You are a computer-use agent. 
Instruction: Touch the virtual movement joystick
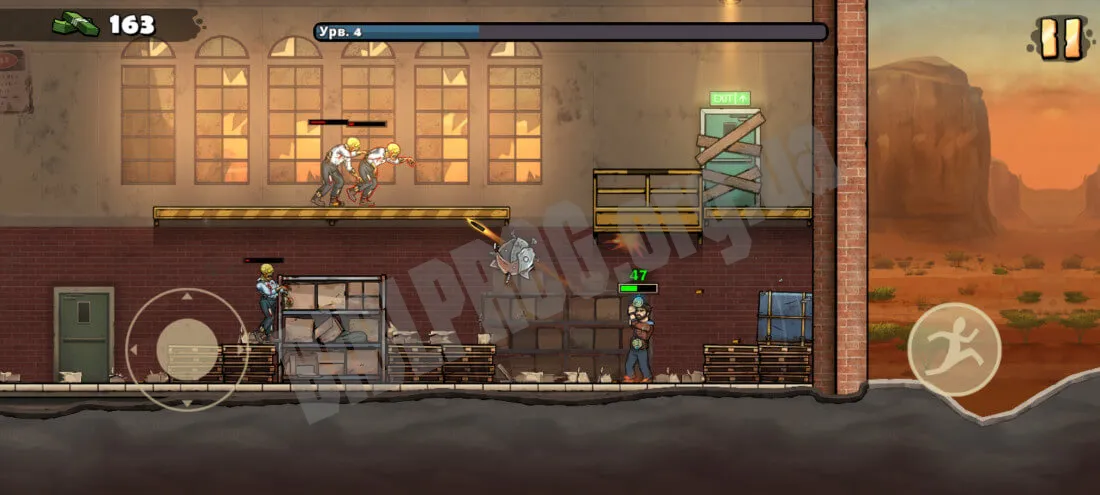[x=187, y=349]
